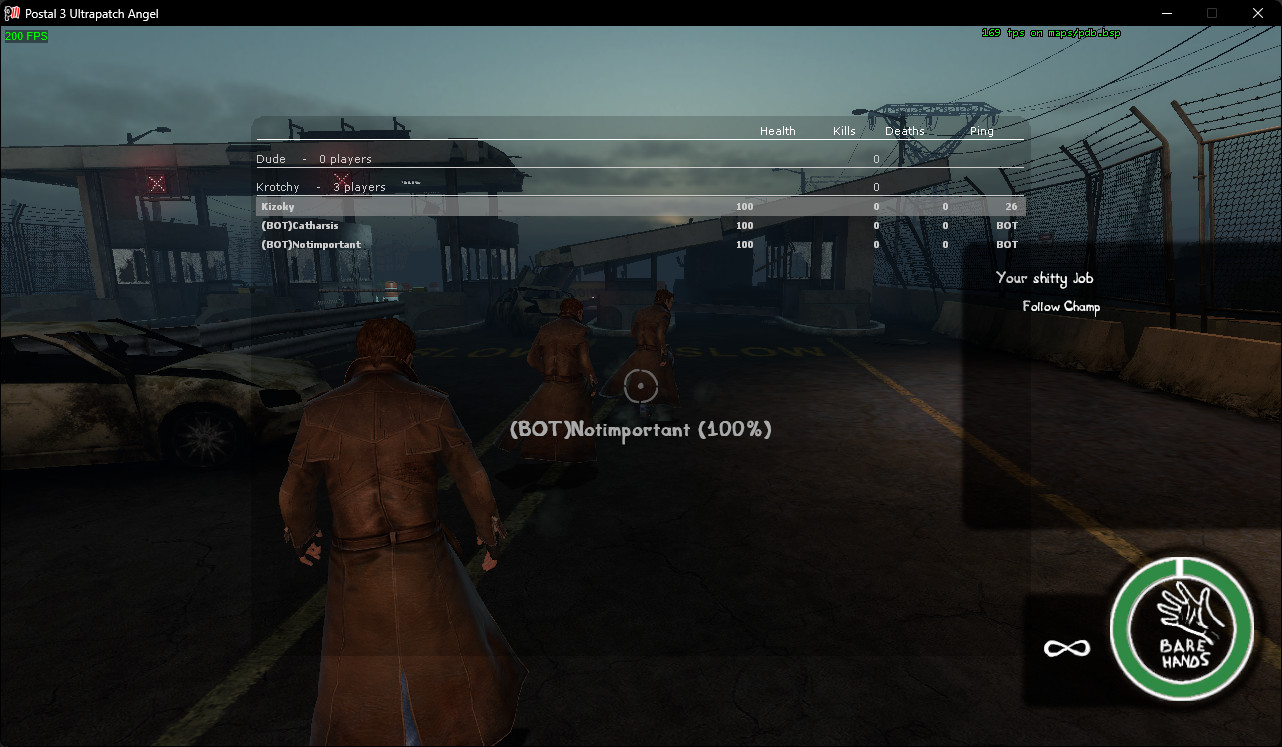Click the Your shitty Job header

(x=1044, y=278)
